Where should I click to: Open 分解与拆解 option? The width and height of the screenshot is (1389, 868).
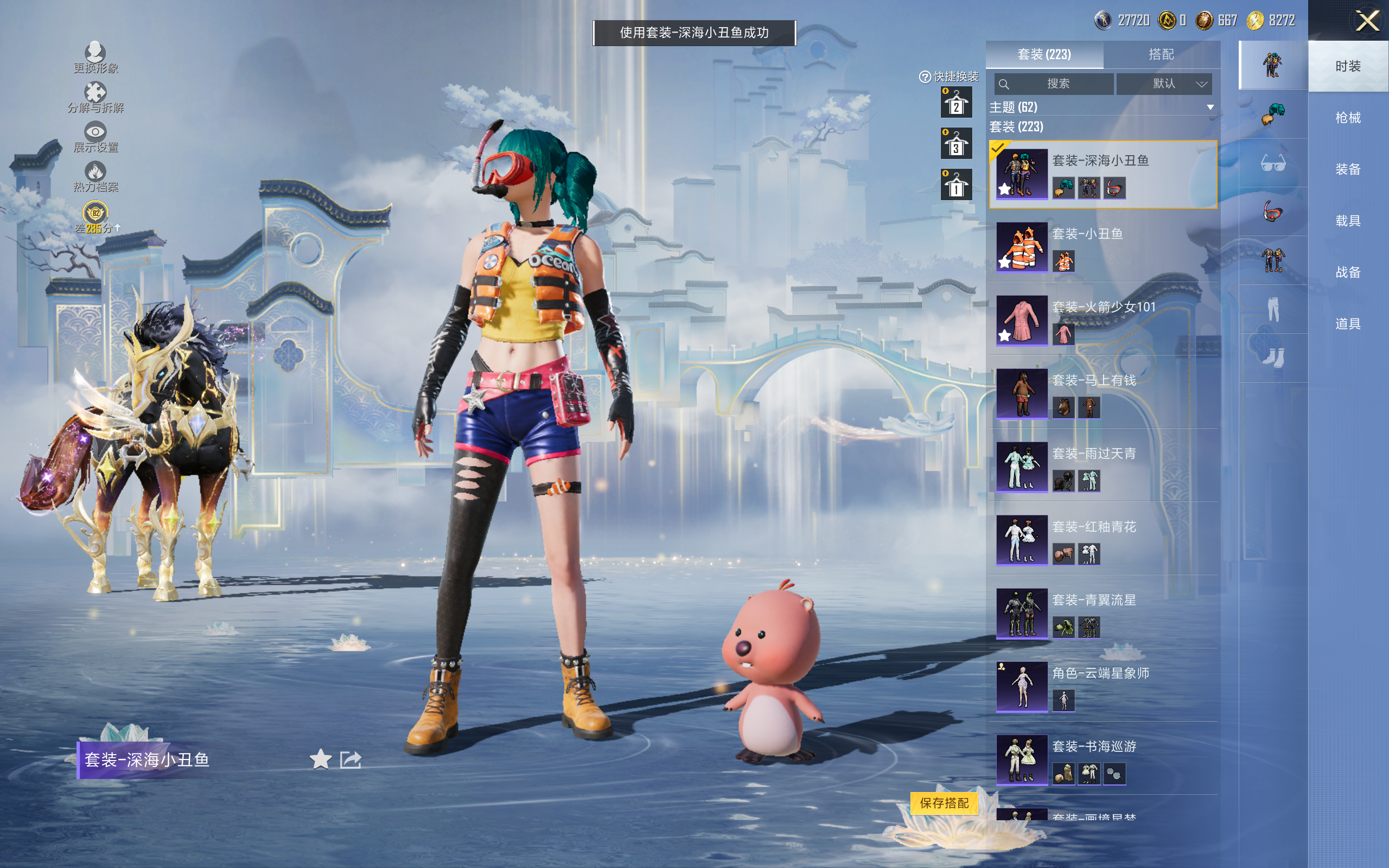point(95,98)
